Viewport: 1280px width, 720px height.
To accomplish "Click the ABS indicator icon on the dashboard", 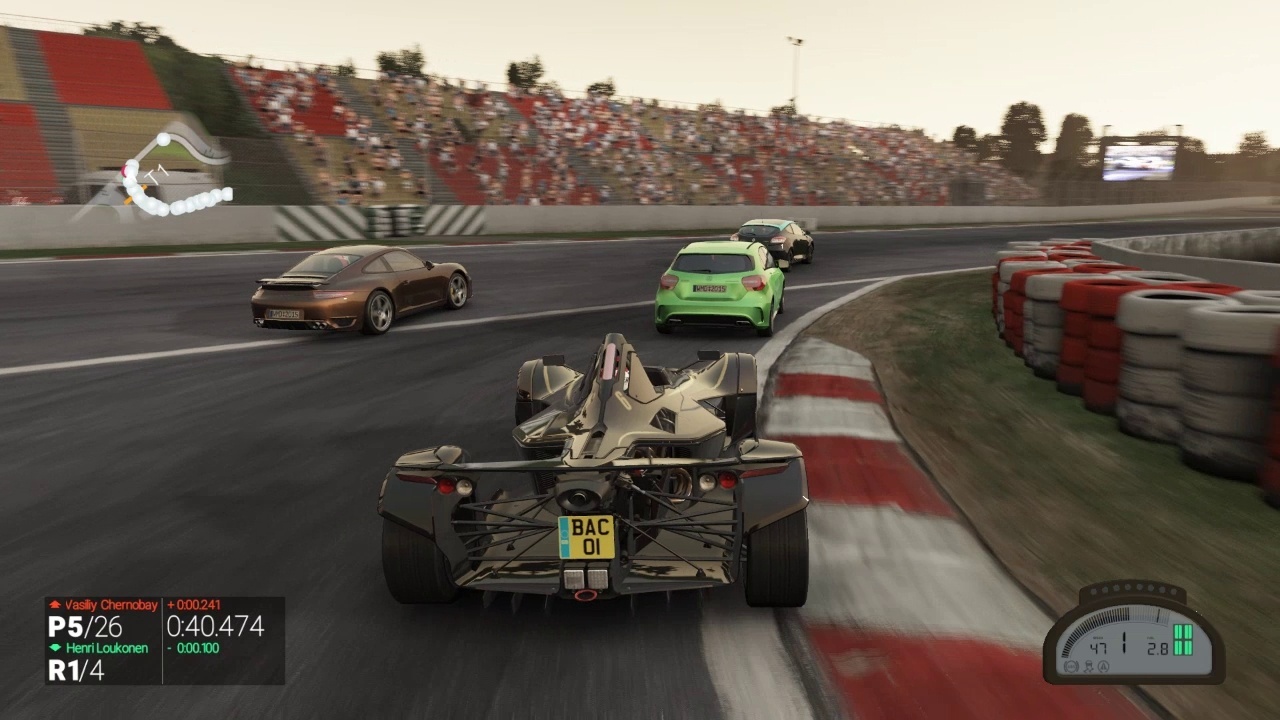I will [x=1071, y=666].
